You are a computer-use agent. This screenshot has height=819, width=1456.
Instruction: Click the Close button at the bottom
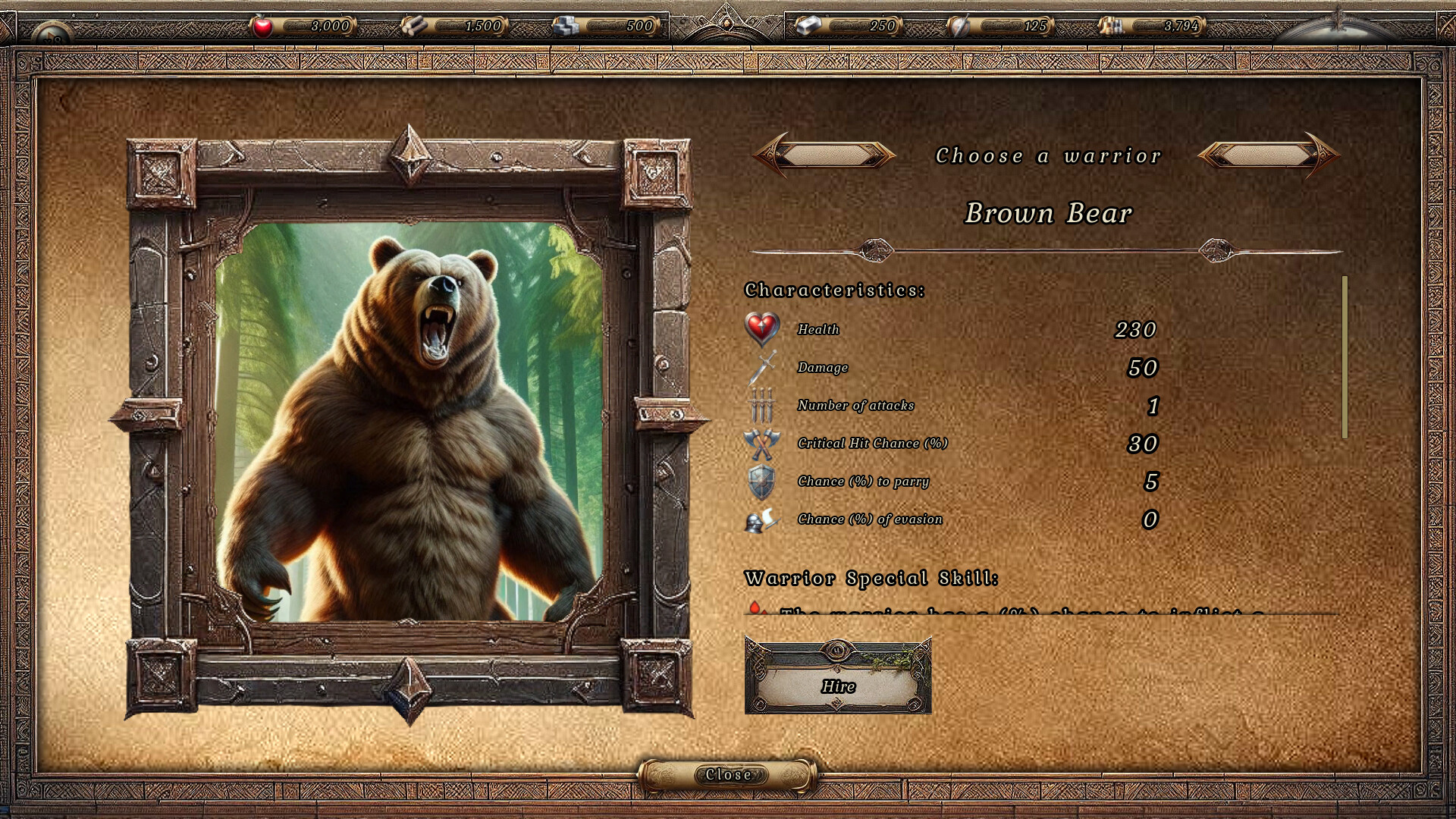click(727, 774)
